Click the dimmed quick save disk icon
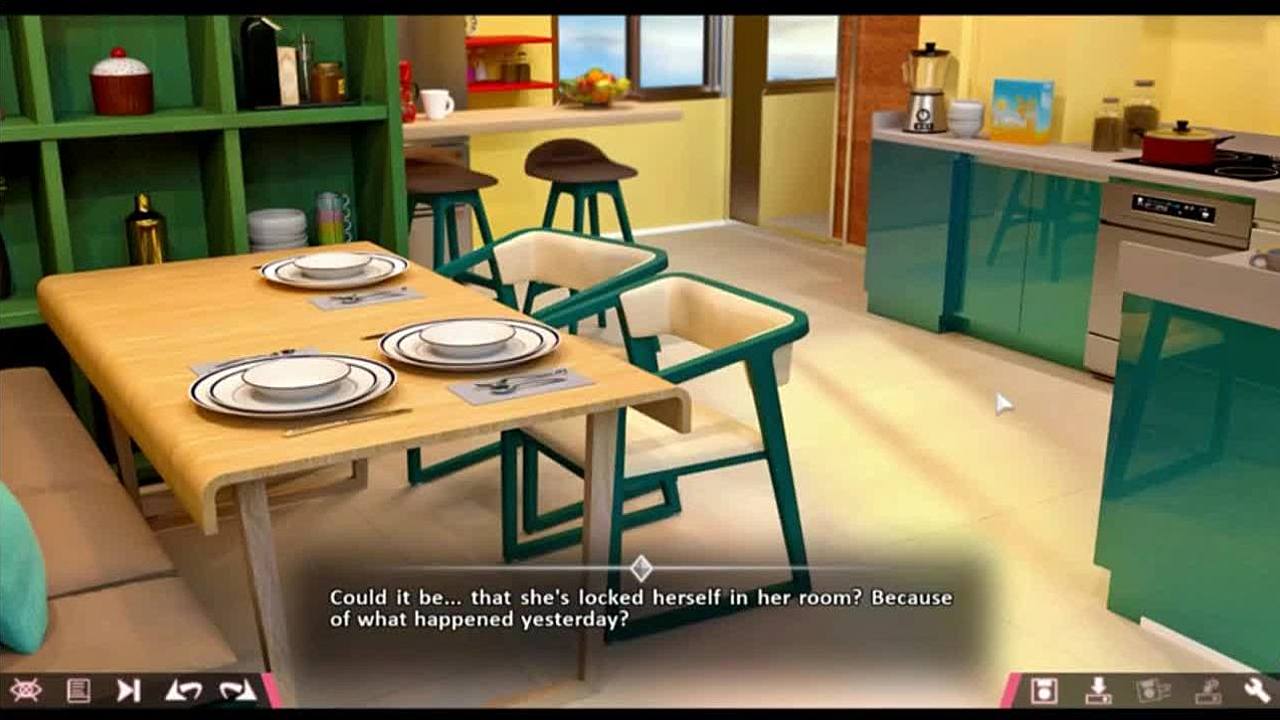The width and height of the screenshot is (1280, 720). click(x=1153, y=690)
